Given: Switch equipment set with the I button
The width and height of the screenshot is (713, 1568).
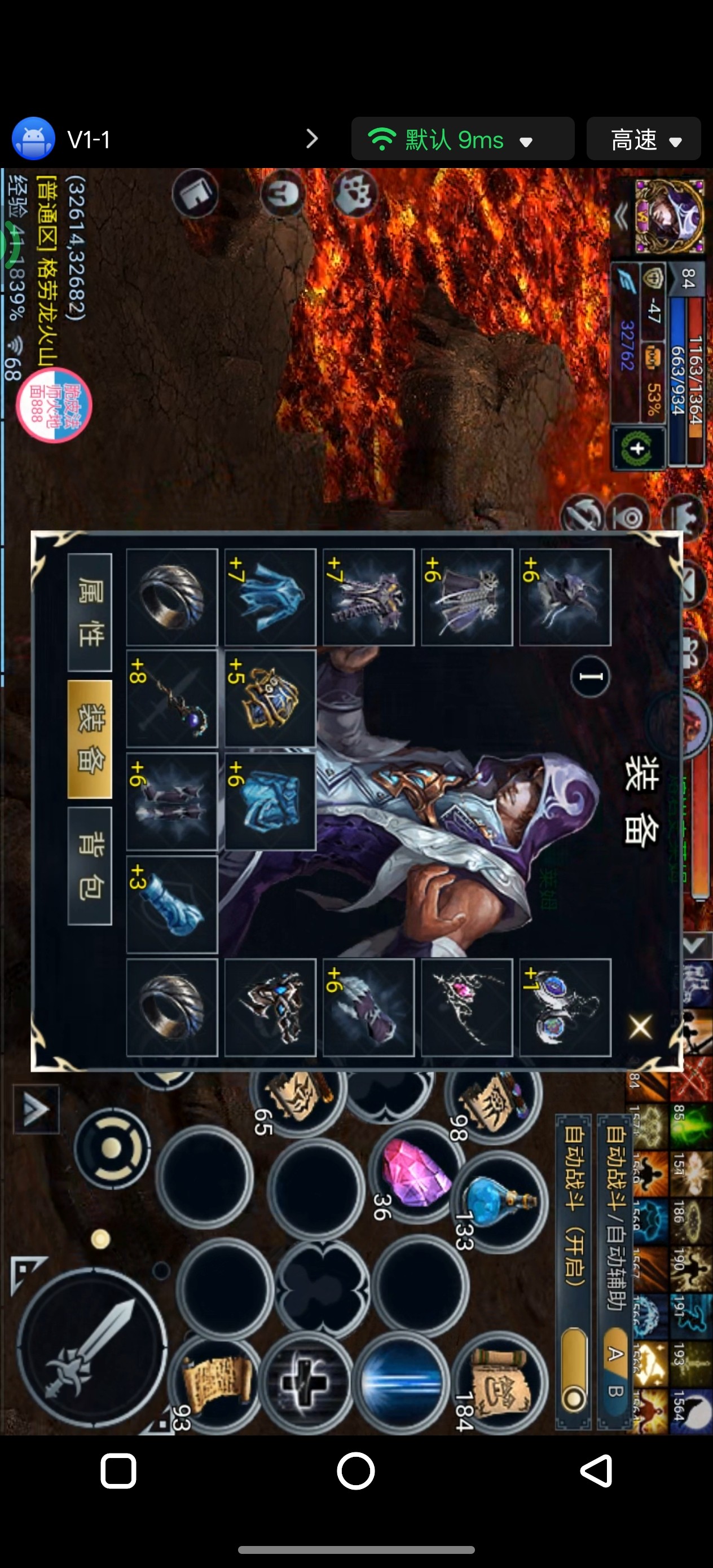Looking at the screenshot, I should (590, 676).
